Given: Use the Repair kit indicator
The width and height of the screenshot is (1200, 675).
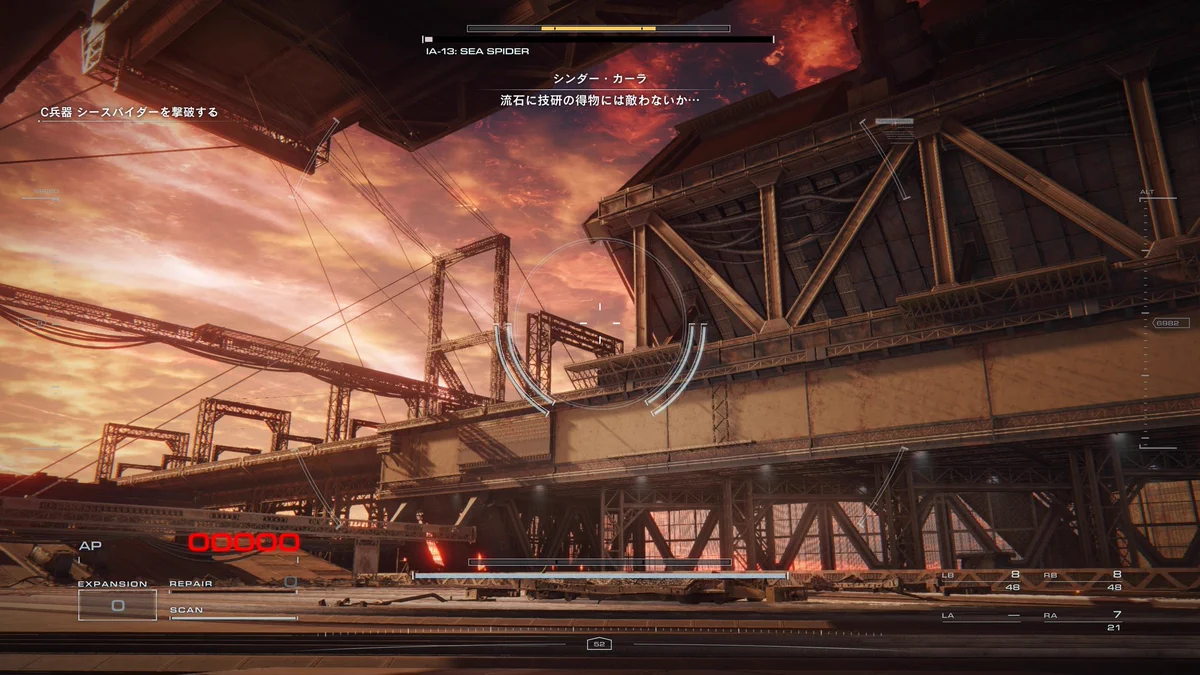Looking at the screenshot, I should coord(232,584).
